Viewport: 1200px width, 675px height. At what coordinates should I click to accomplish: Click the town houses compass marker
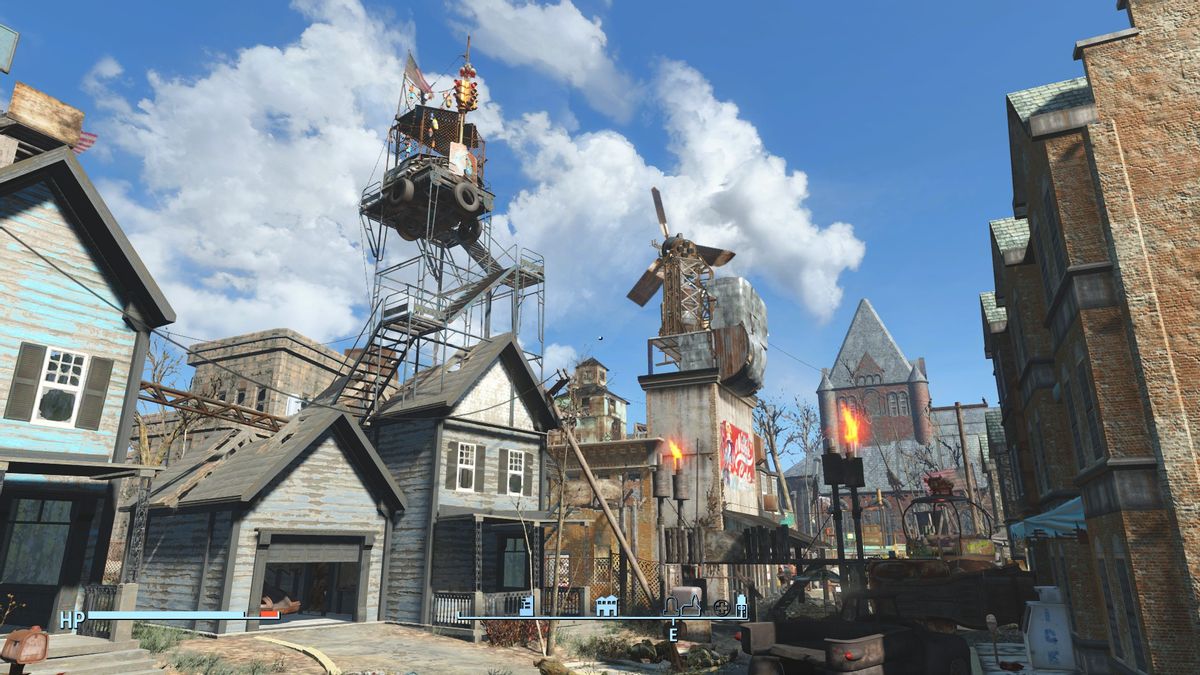606,605
